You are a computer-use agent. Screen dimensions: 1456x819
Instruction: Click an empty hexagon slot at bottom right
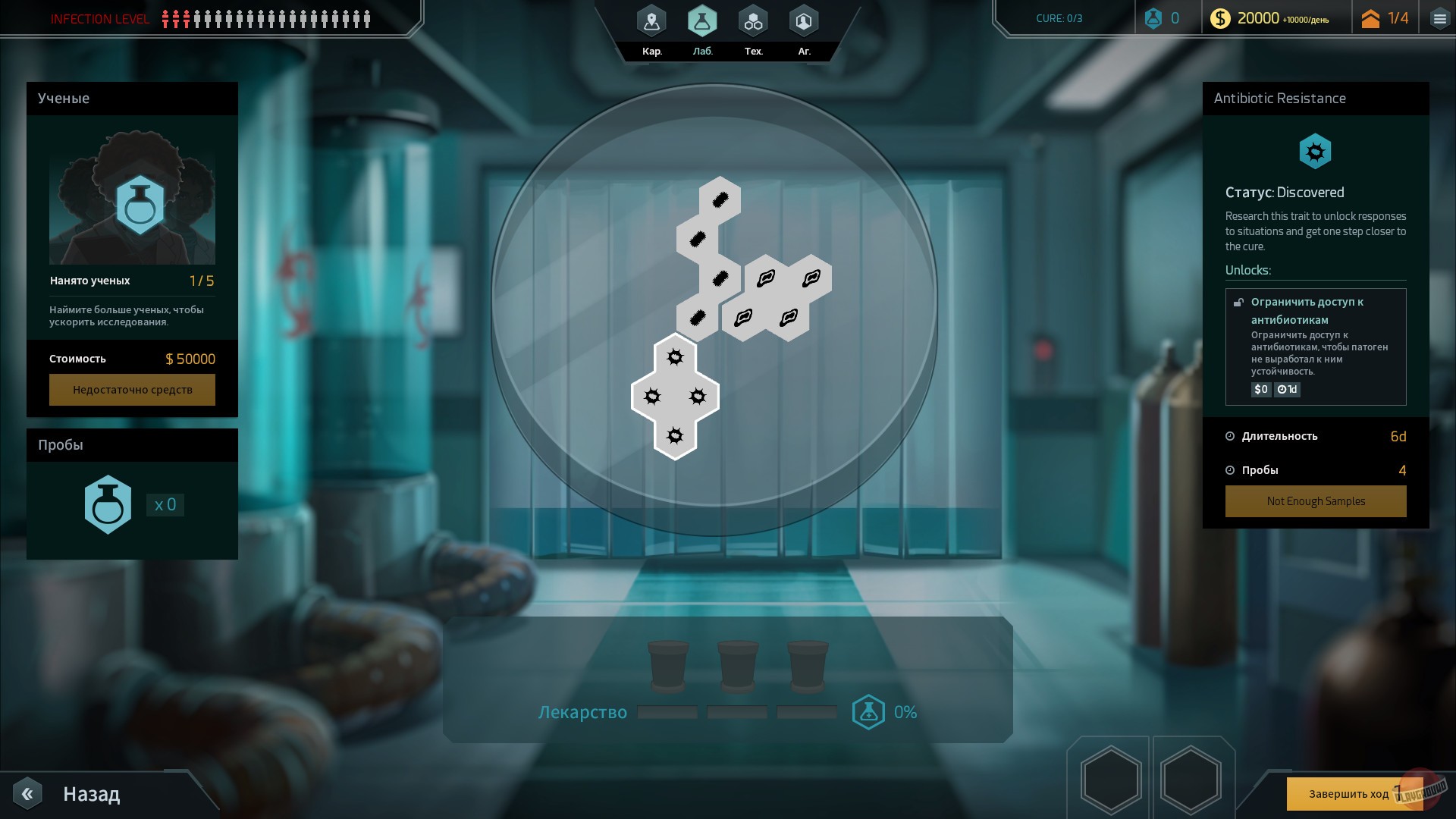[1110, 777]
